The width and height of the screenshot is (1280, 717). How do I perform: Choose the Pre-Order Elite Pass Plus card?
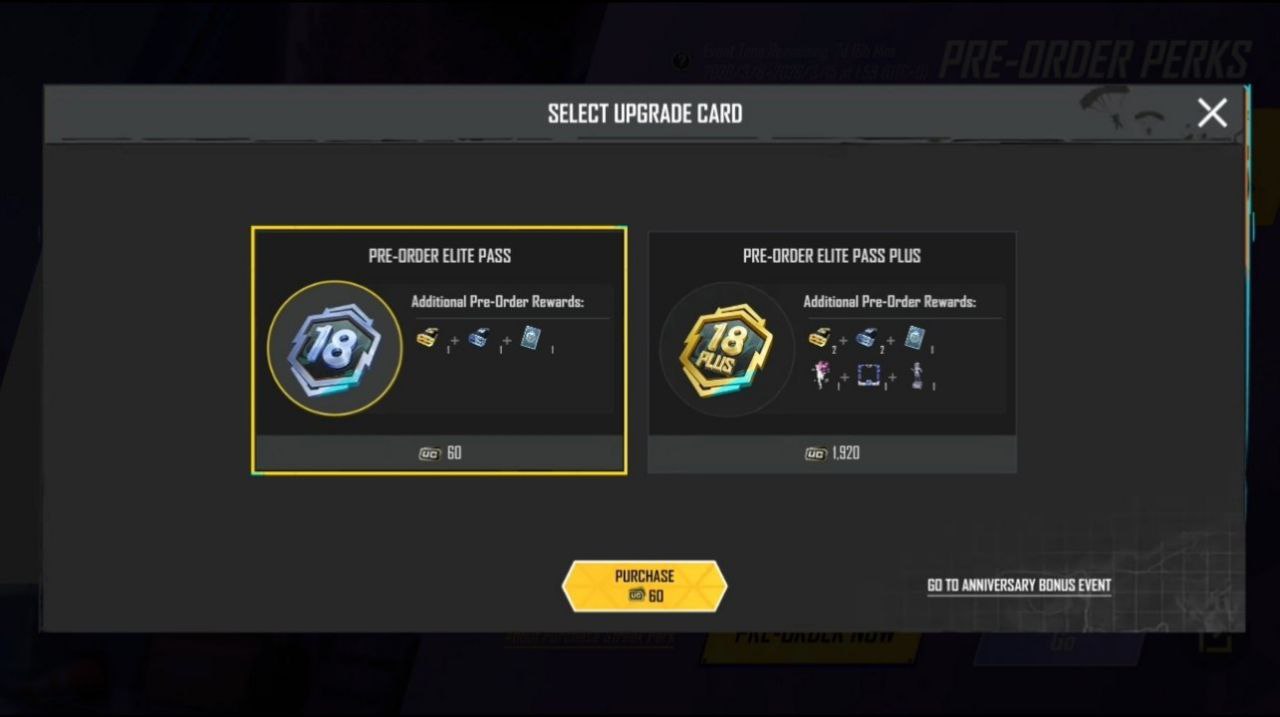(x=832, y=350)
